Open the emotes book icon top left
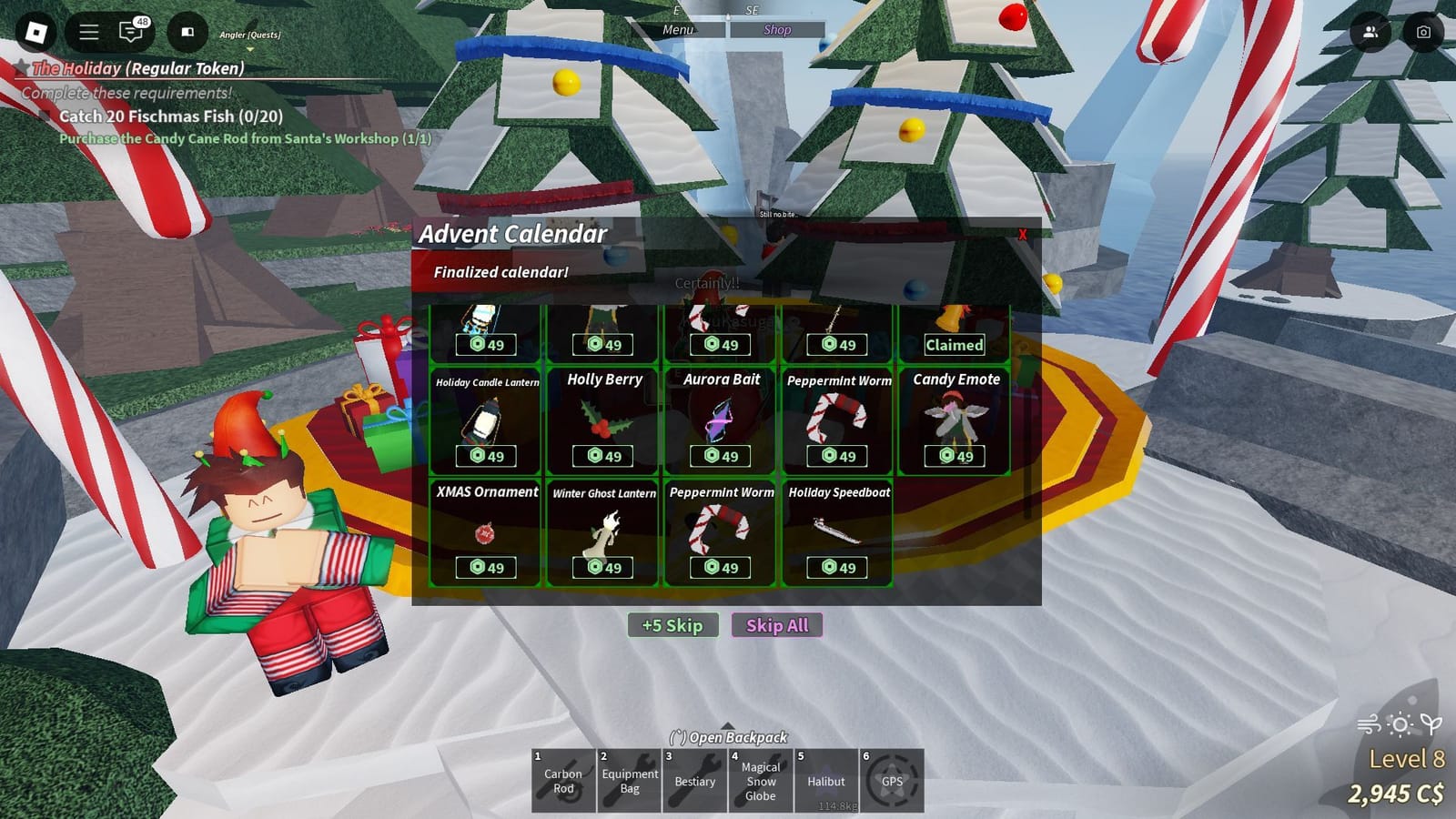Viewport: 1456px width, 819px height. 187,33
